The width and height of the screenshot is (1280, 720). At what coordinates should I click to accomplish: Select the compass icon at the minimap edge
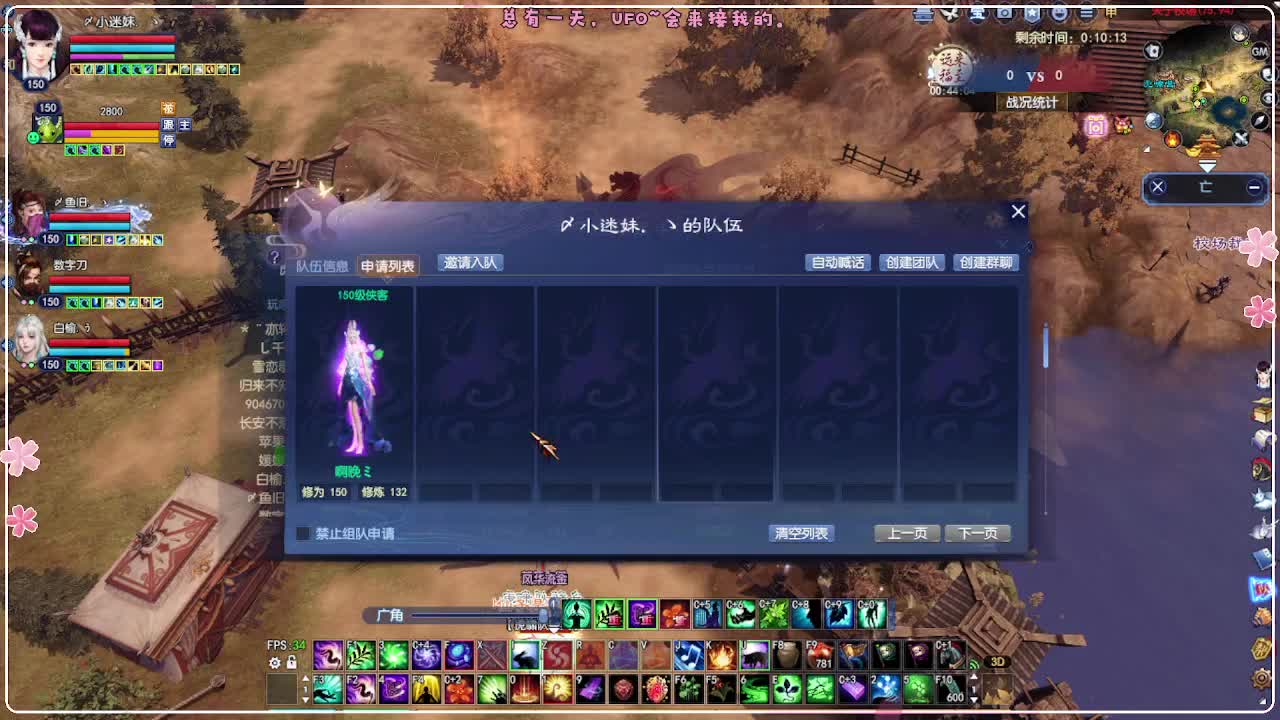[1259, 121]
